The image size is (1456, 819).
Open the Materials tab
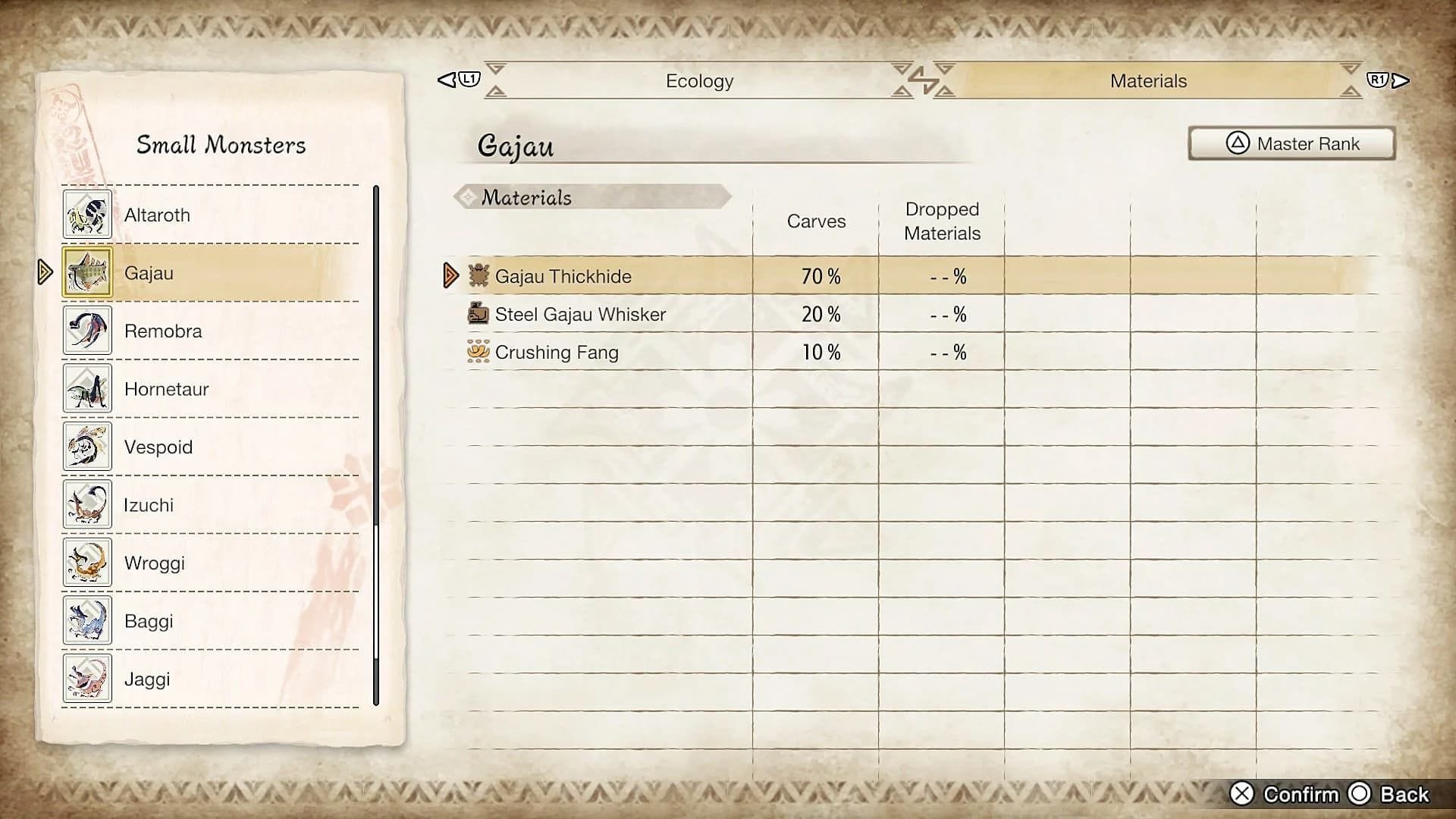pyautogui.click(x=1147, y=80)
